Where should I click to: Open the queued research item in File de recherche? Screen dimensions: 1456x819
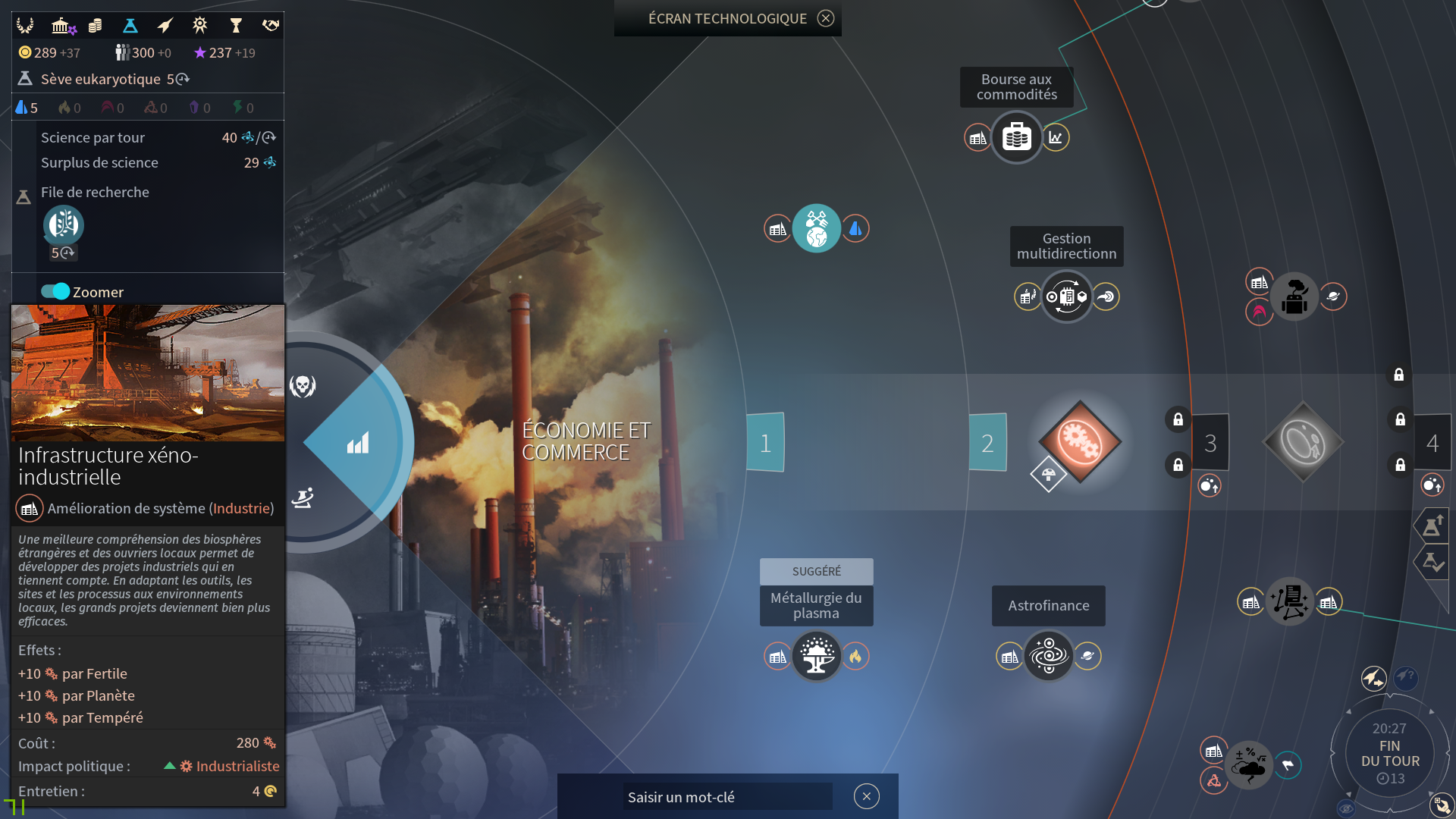pyautogui.click(x=63, y=225)
